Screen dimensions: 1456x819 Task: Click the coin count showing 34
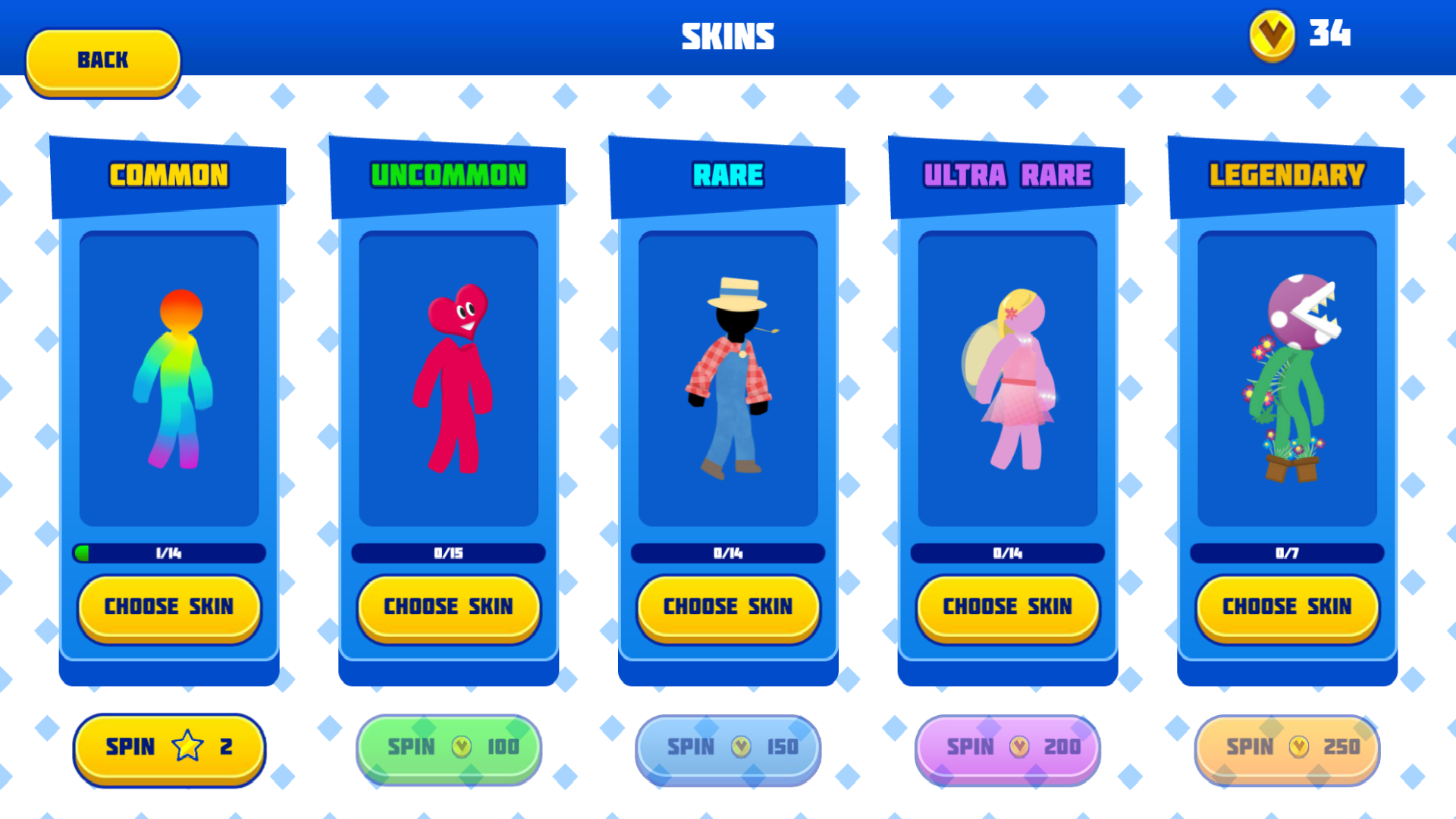(1331, 33)
